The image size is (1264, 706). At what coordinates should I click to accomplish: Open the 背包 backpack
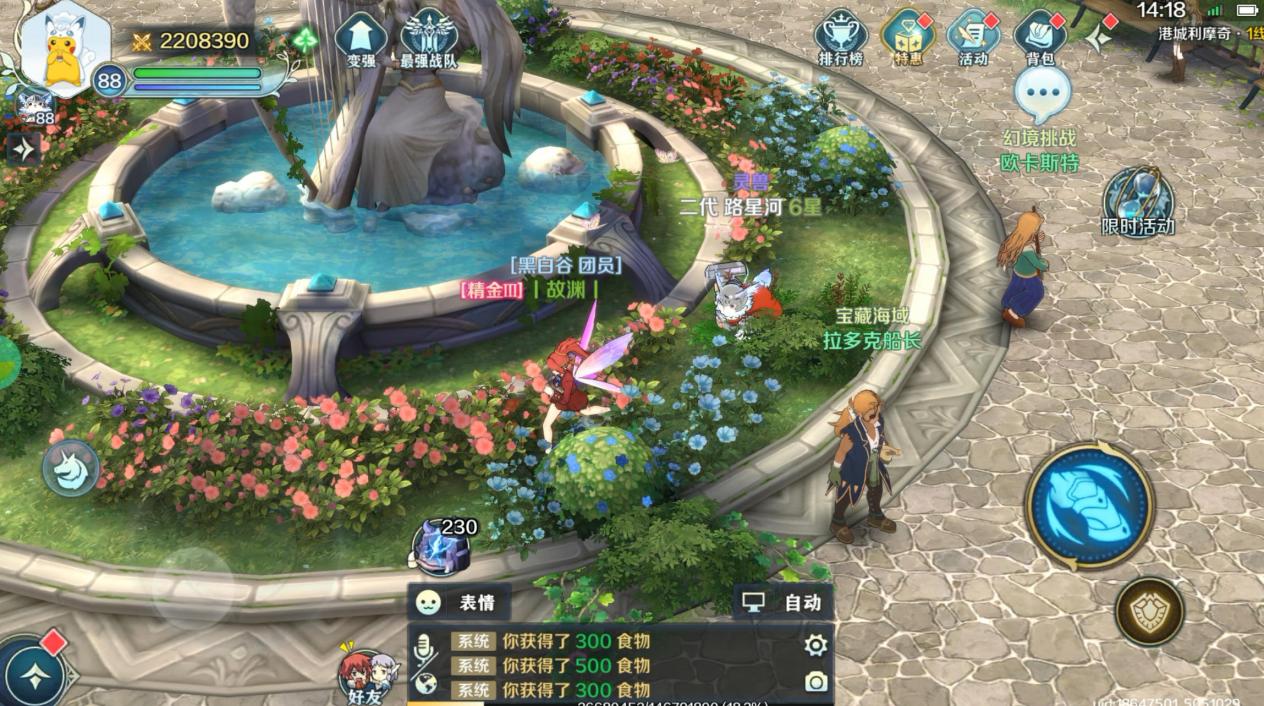coord(1040,38)
